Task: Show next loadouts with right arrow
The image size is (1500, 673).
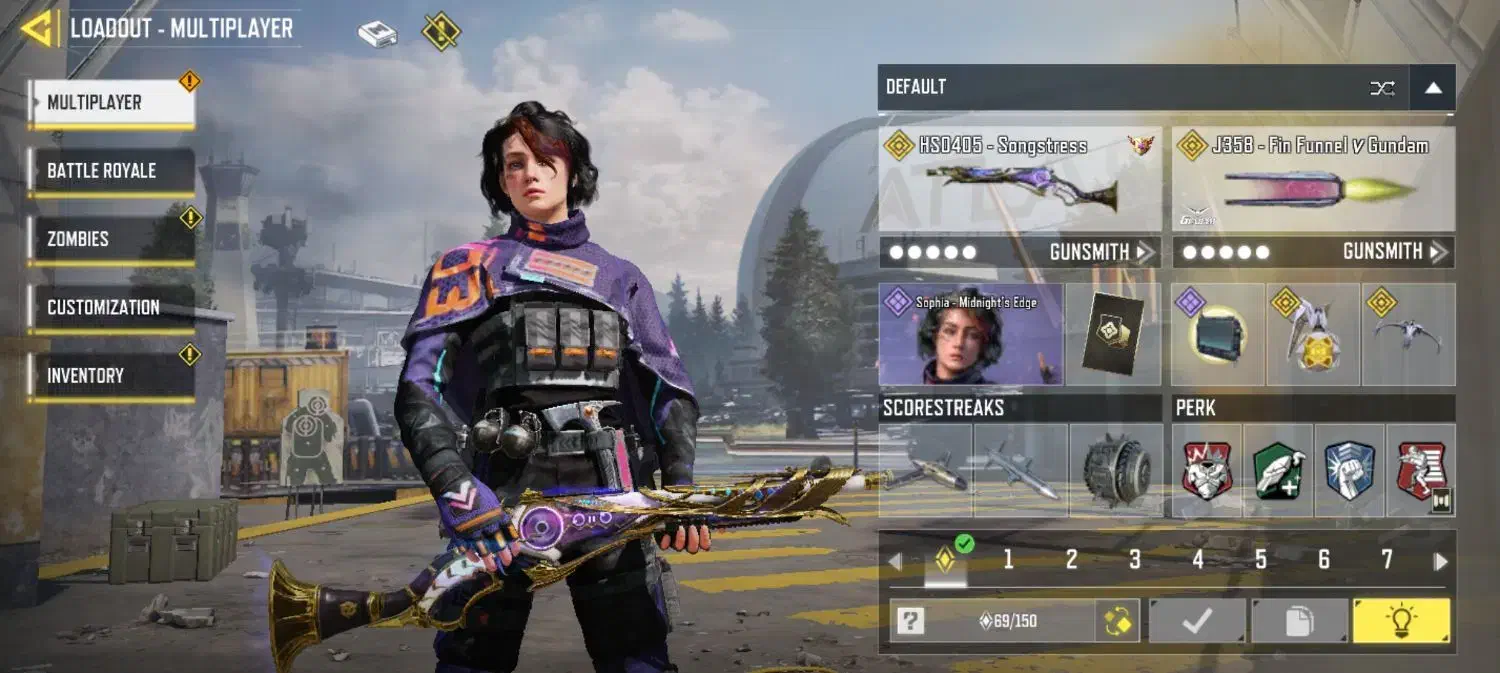Action: [1441, 561]
